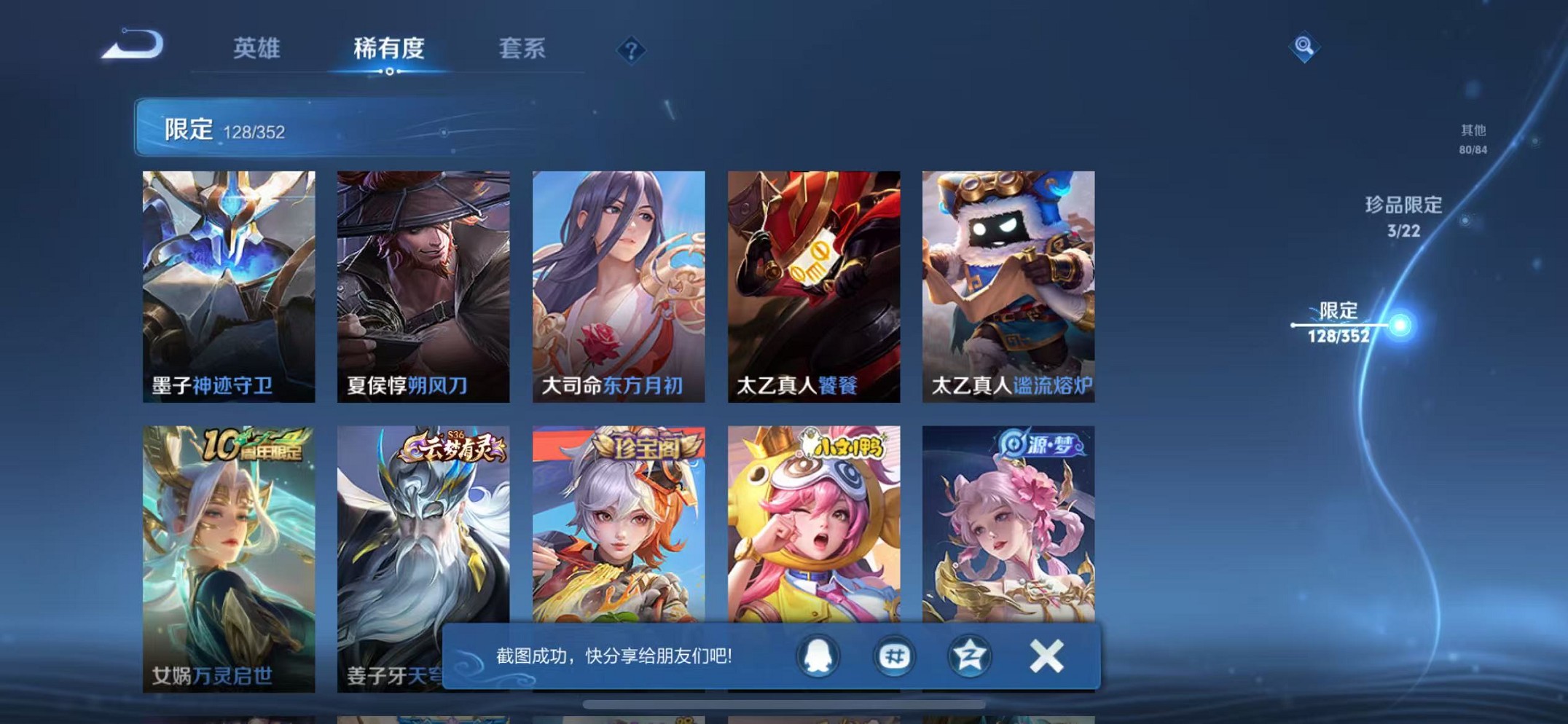The height and width of the screenshot is (724, 1568).
Task: Switch to the 英雄 tab
Action: pyautogui.click(x=256, y=49)
